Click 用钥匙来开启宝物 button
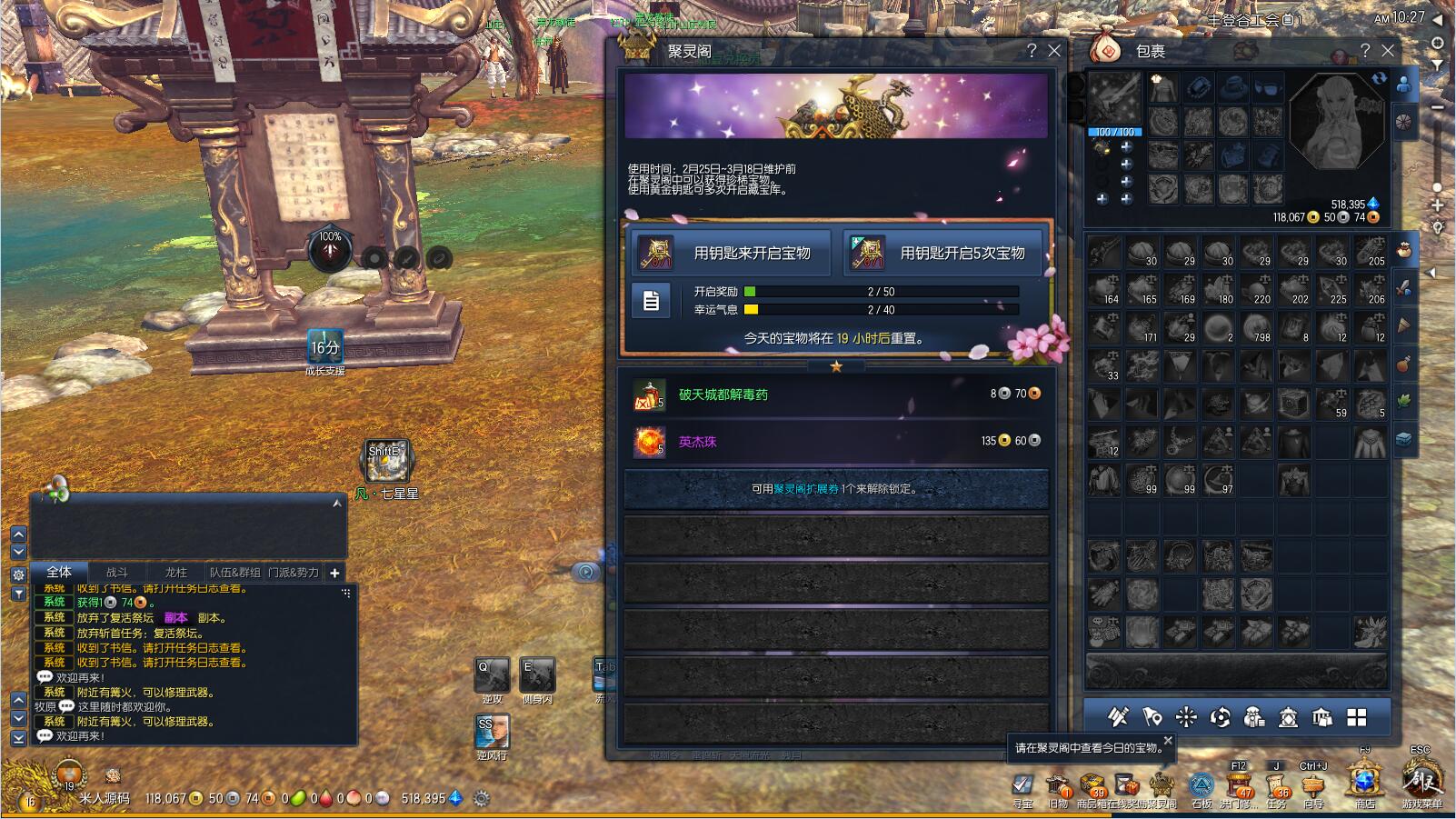The height and width of the screenshot is (819, 1456). click(731, 253)
